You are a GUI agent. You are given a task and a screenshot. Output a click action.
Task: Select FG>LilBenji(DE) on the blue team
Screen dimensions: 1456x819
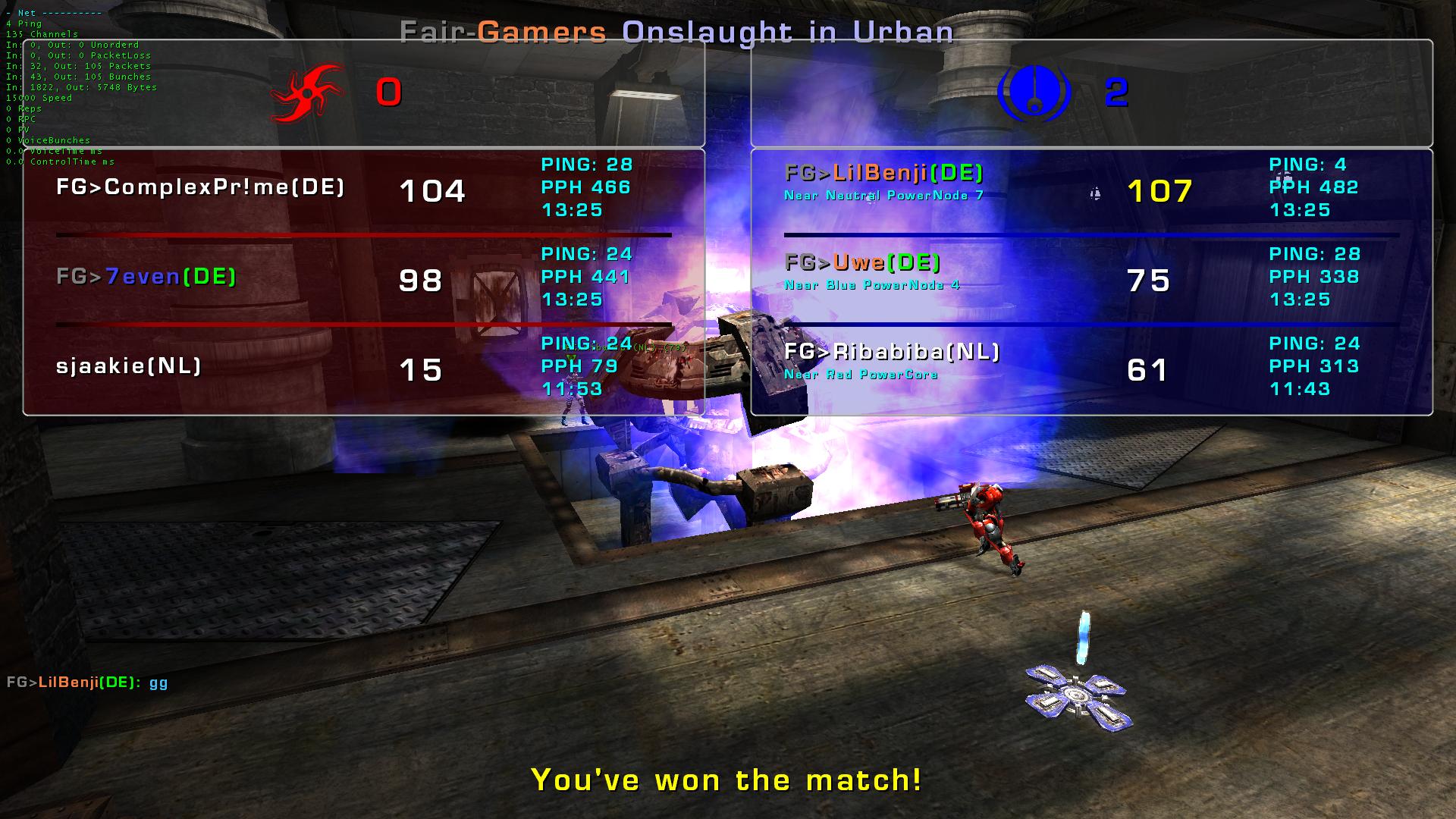click(x=884, y=174)
